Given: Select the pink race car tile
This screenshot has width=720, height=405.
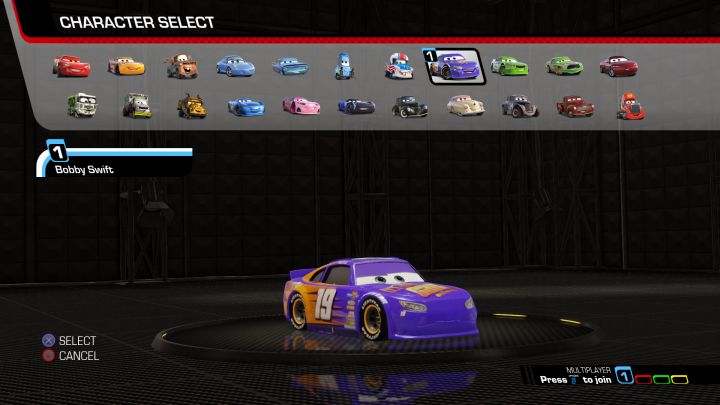Looking at the screenshot, I should pyautogui.click(x=300, y=104).
